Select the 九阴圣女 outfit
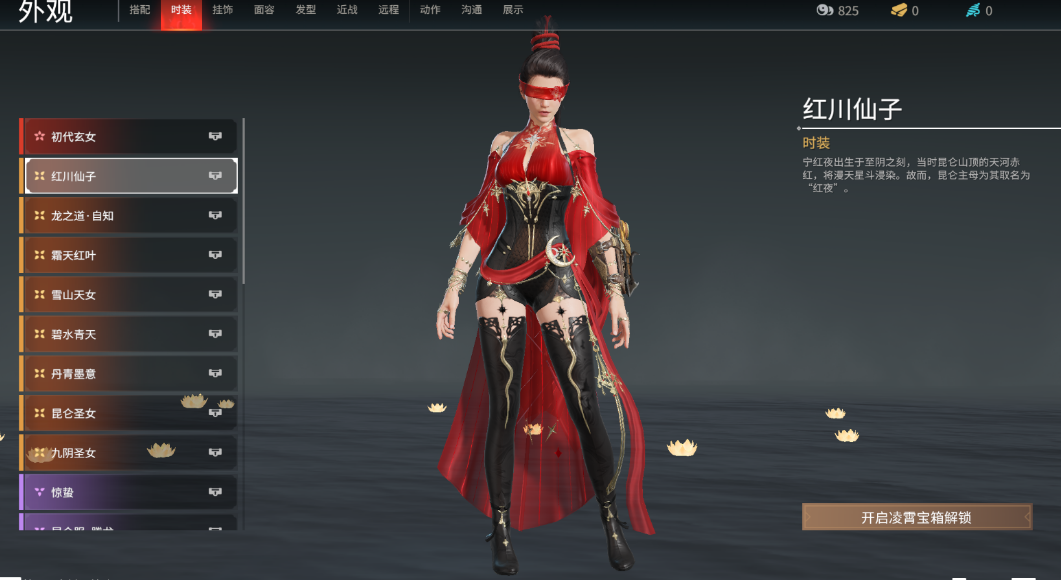Image resolution: width=1061 pixels, height=580 pixels. click(x=128, y=453)
